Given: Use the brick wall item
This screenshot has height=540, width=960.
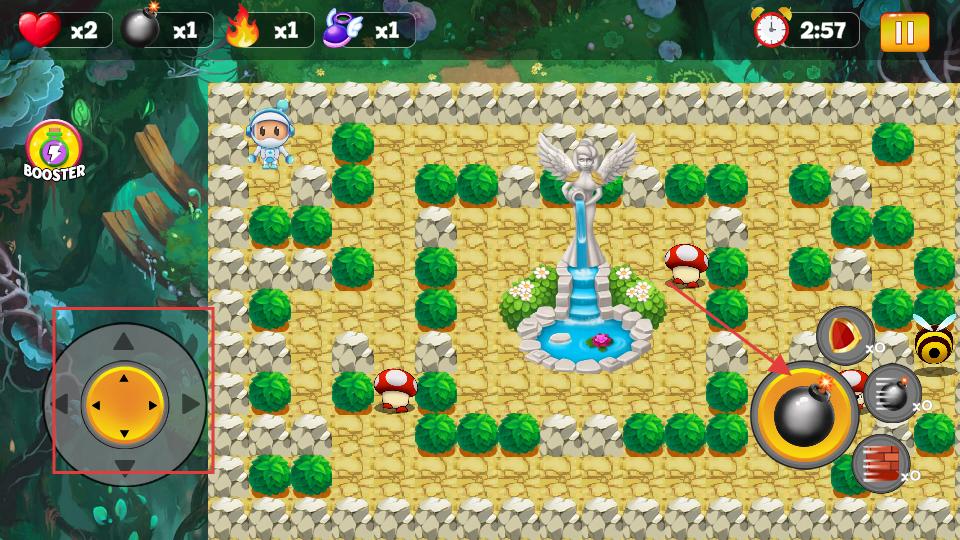Looking at the screenshot, I should pyautogui.click(x=880, y=463).
